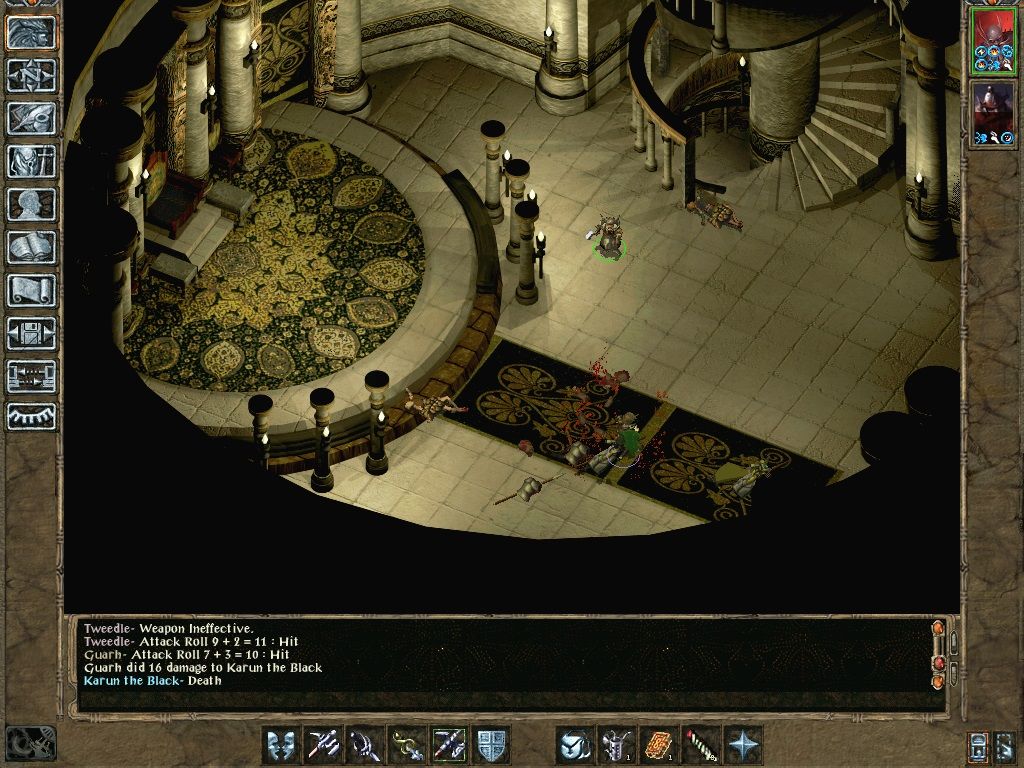Viewport: 1024px width, 768px height.
Task: Use the potion flask quick item
Action: tap(617, 745)
